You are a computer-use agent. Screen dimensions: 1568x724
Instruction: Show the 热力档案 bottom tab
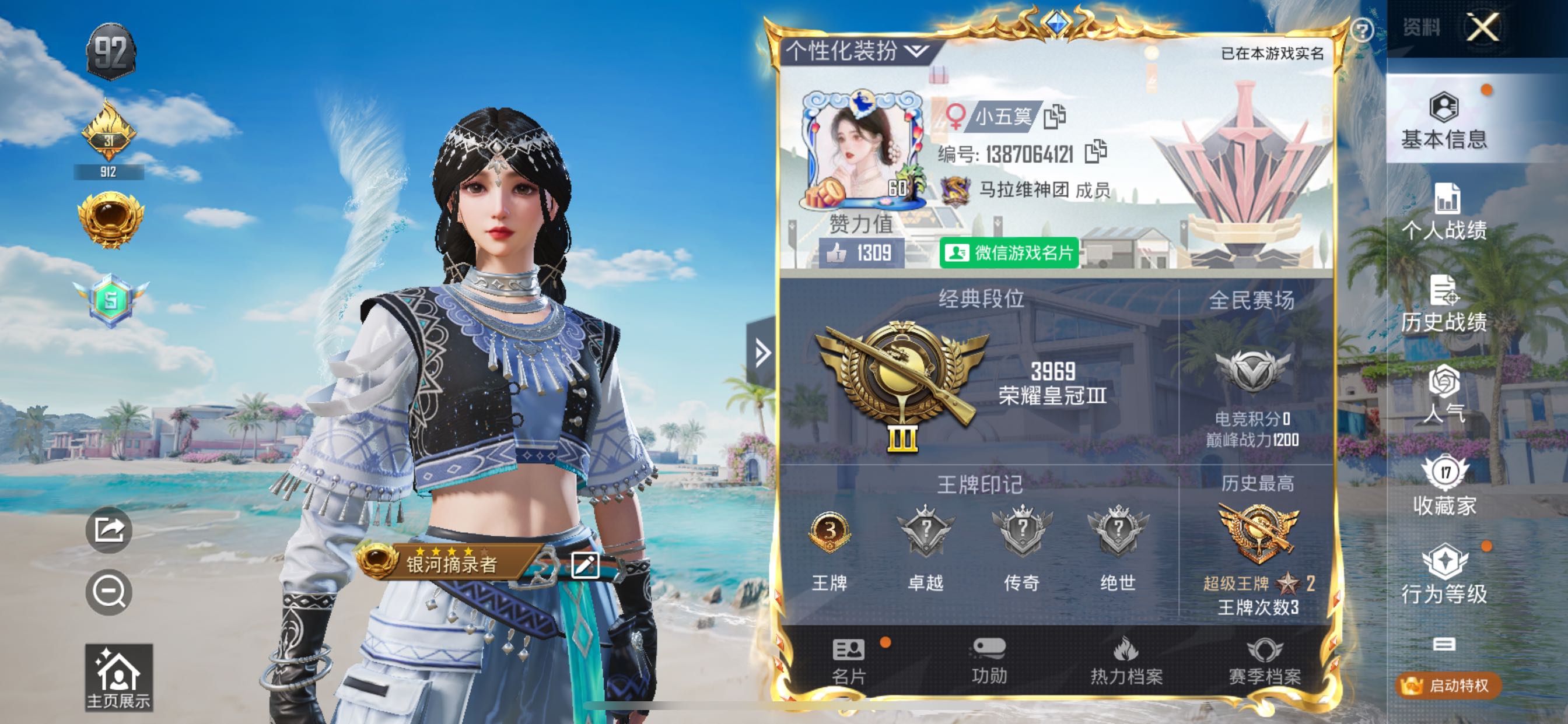click(x=1126, y=661)
